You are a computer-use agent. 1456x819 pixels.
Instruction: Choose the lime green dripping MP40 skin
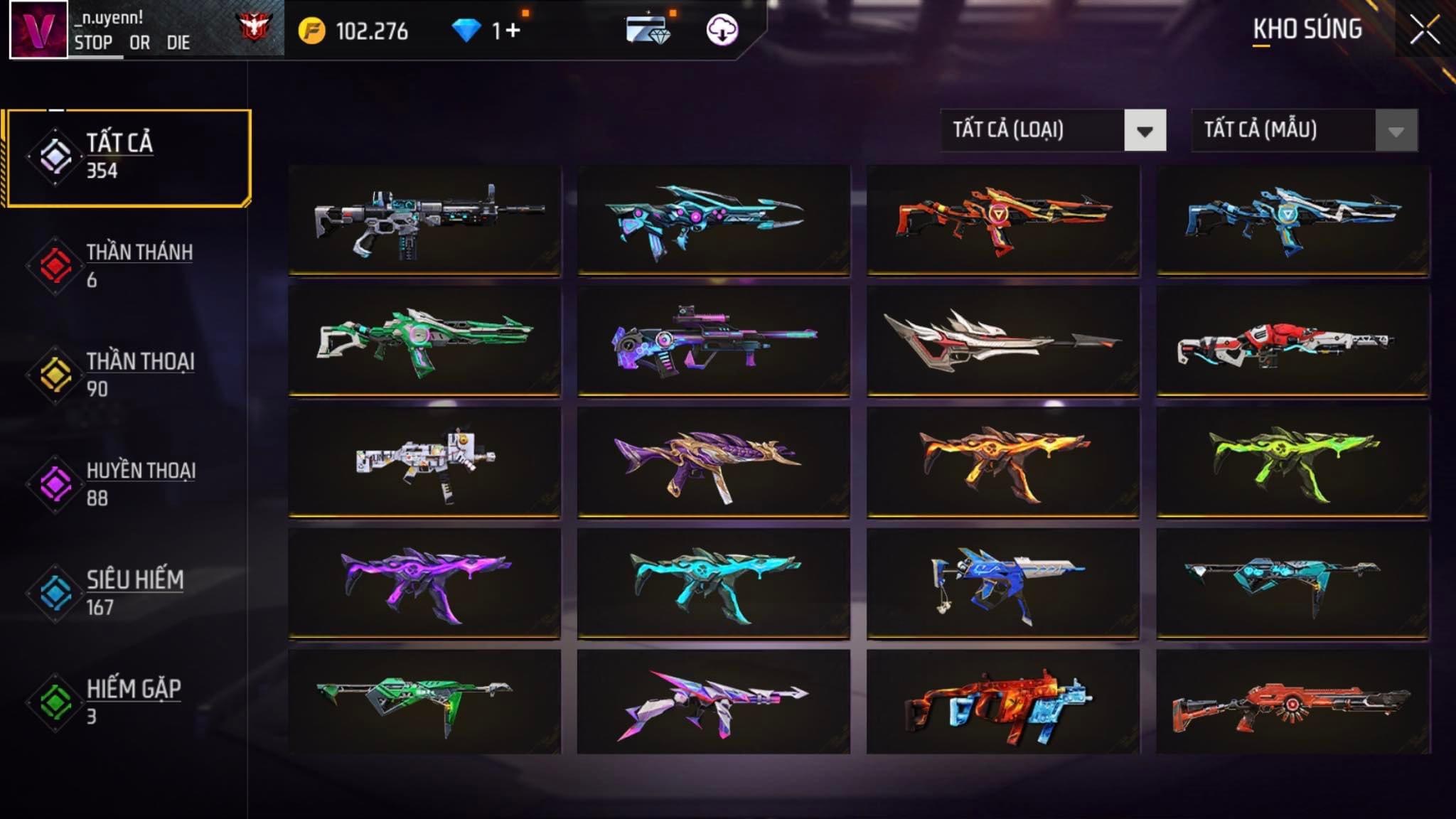[1292, 461]
